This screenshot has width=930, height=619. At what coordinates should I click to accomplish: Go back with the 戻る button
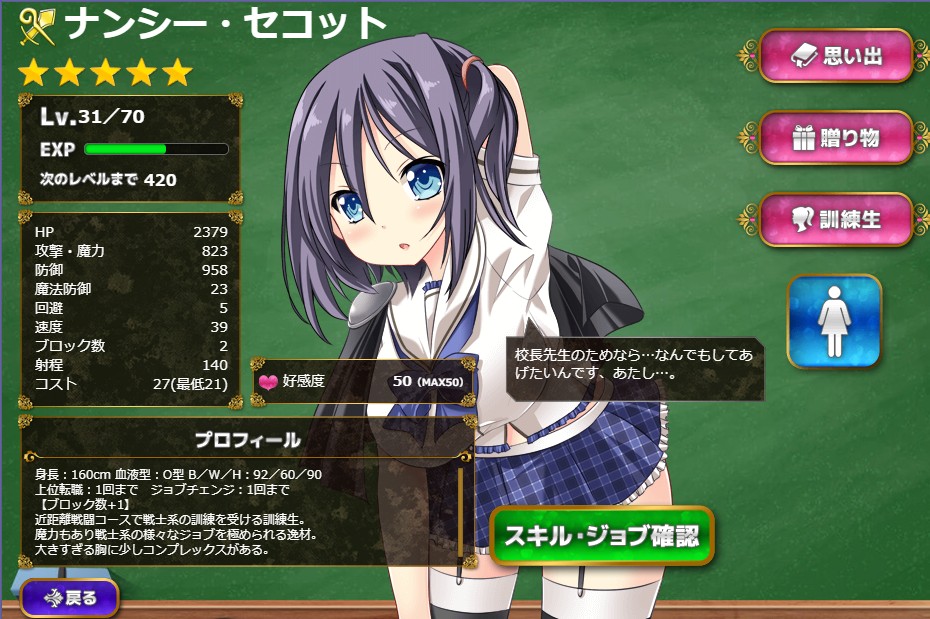pyautogui.click(x=70, y=598)
